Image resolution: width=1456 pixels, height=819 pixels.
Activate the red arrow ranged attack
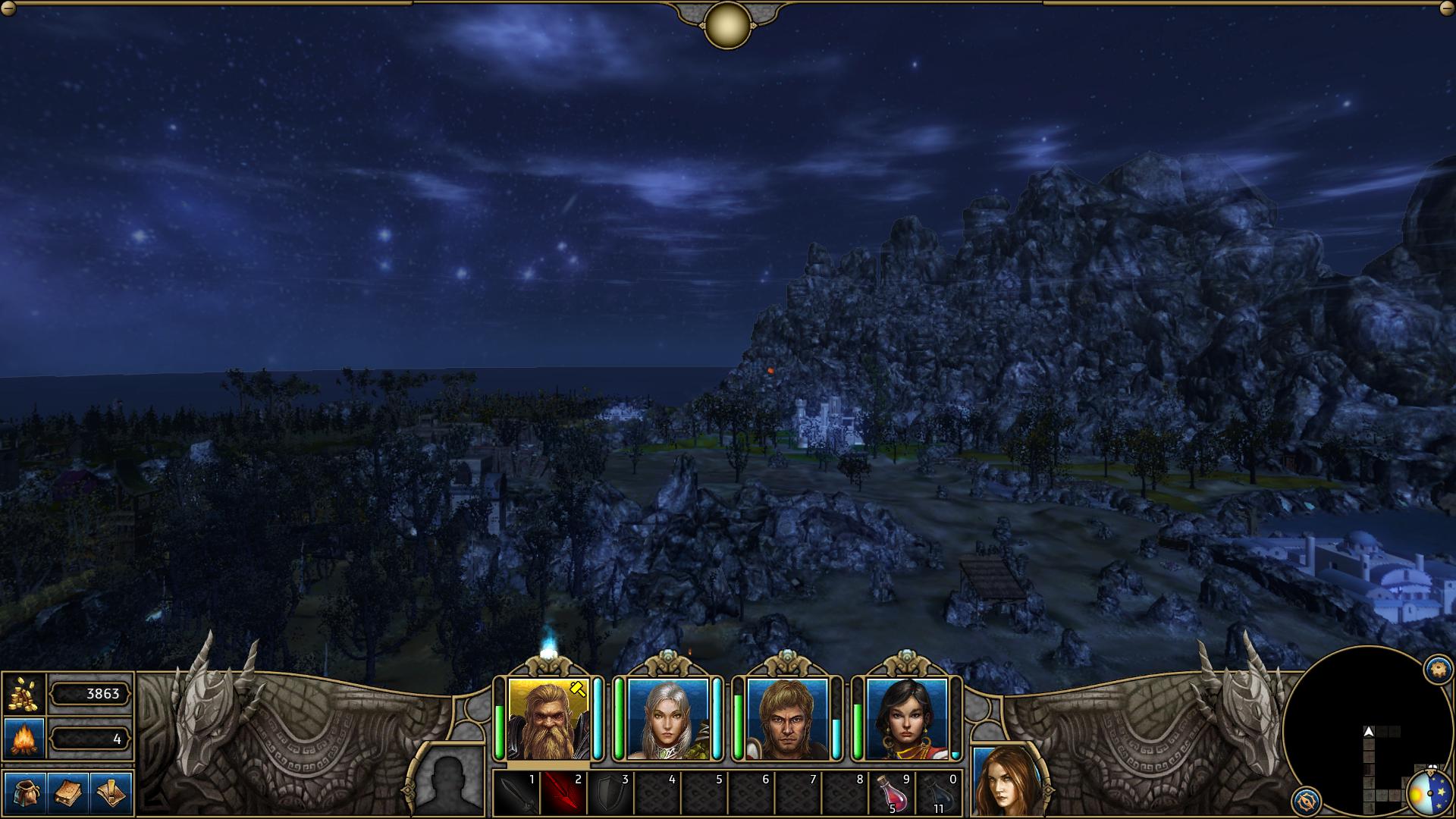[563, 794]
